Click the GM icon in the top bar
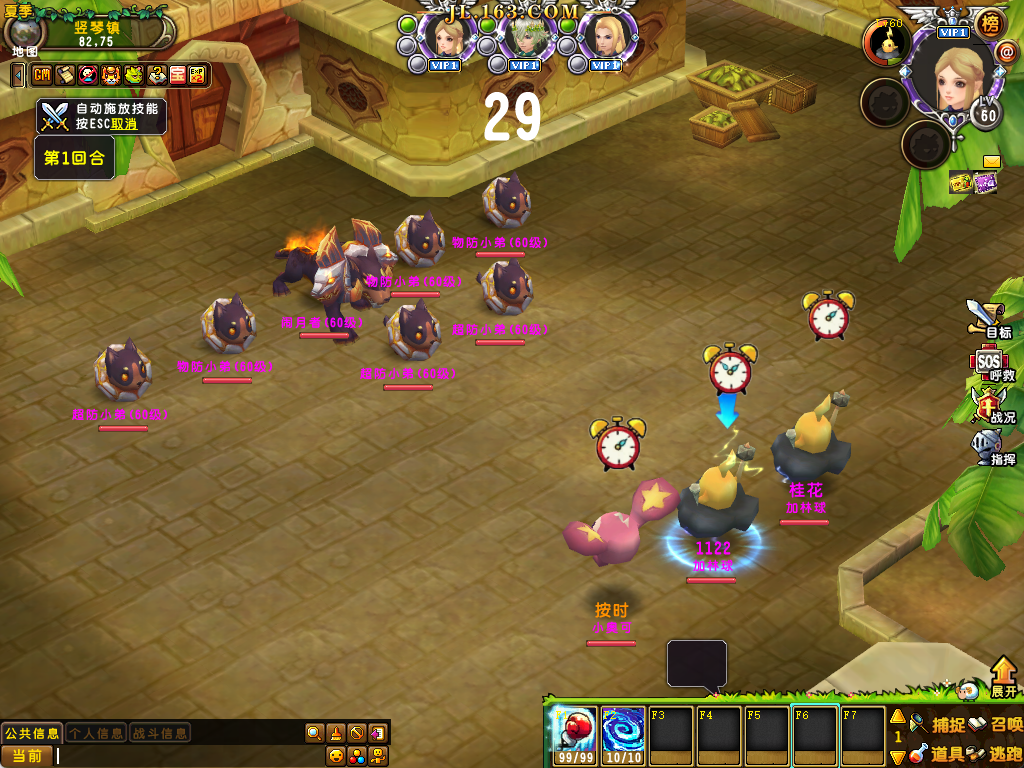Image resolution: width=1024 pixels, height=768 pixels. (x=42, y=75)
